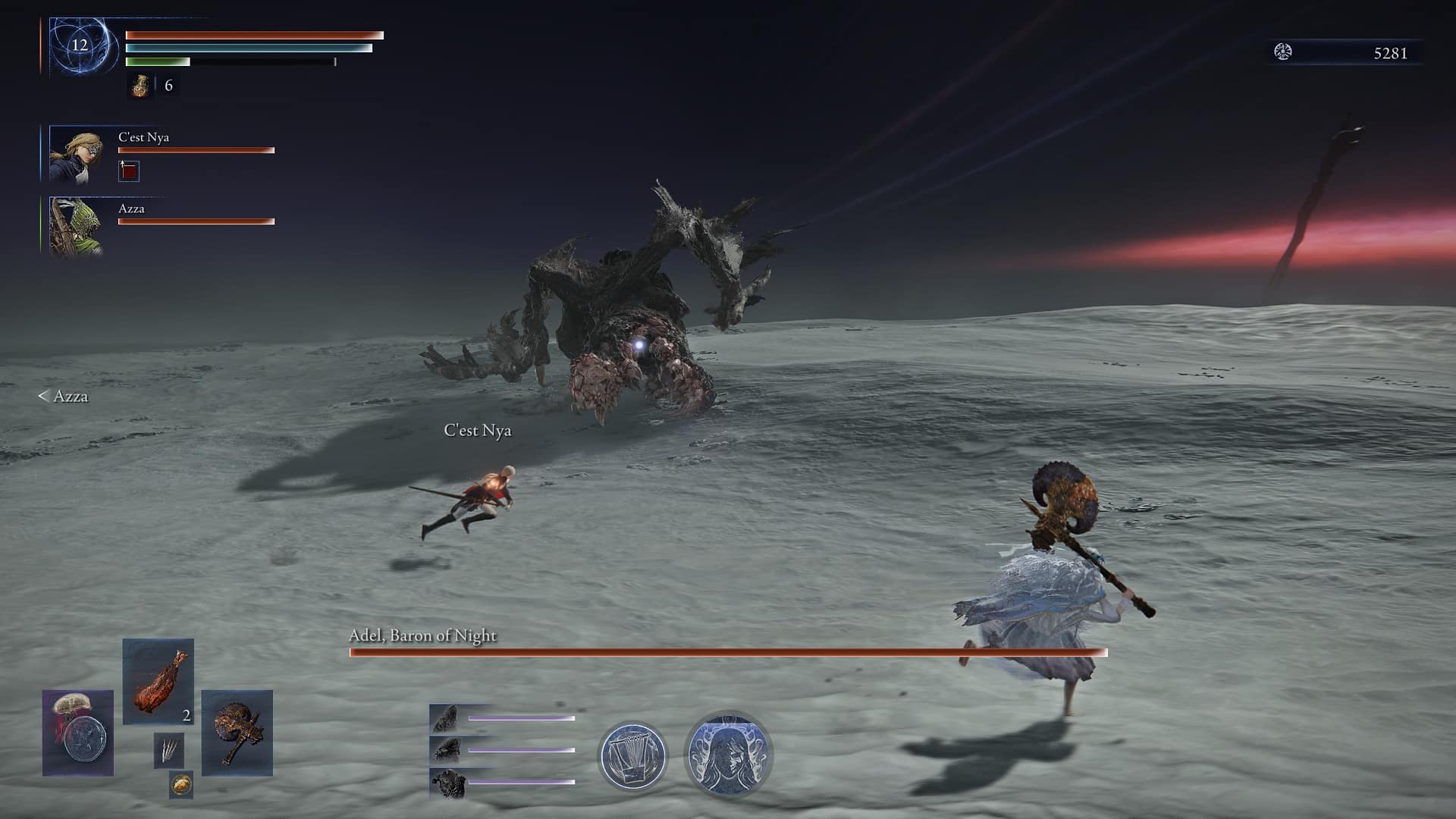
Task: Select C'est Nya's party portrait
Action: point(77,155)
